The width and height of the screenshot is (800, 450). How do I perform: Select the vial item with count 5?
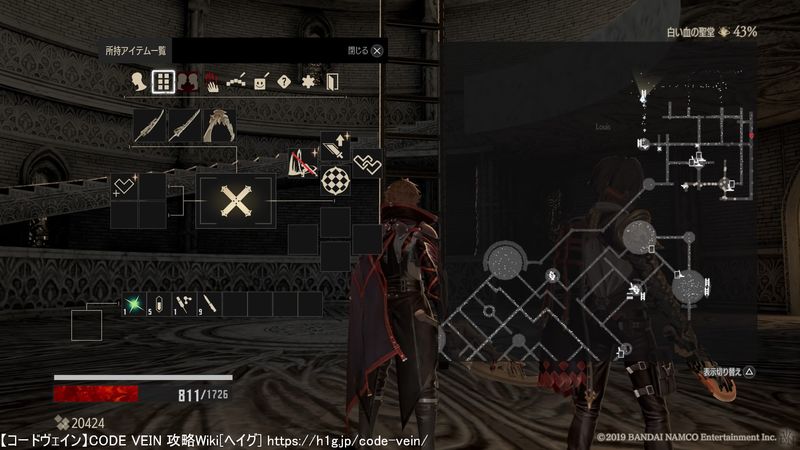pos(158,302)
